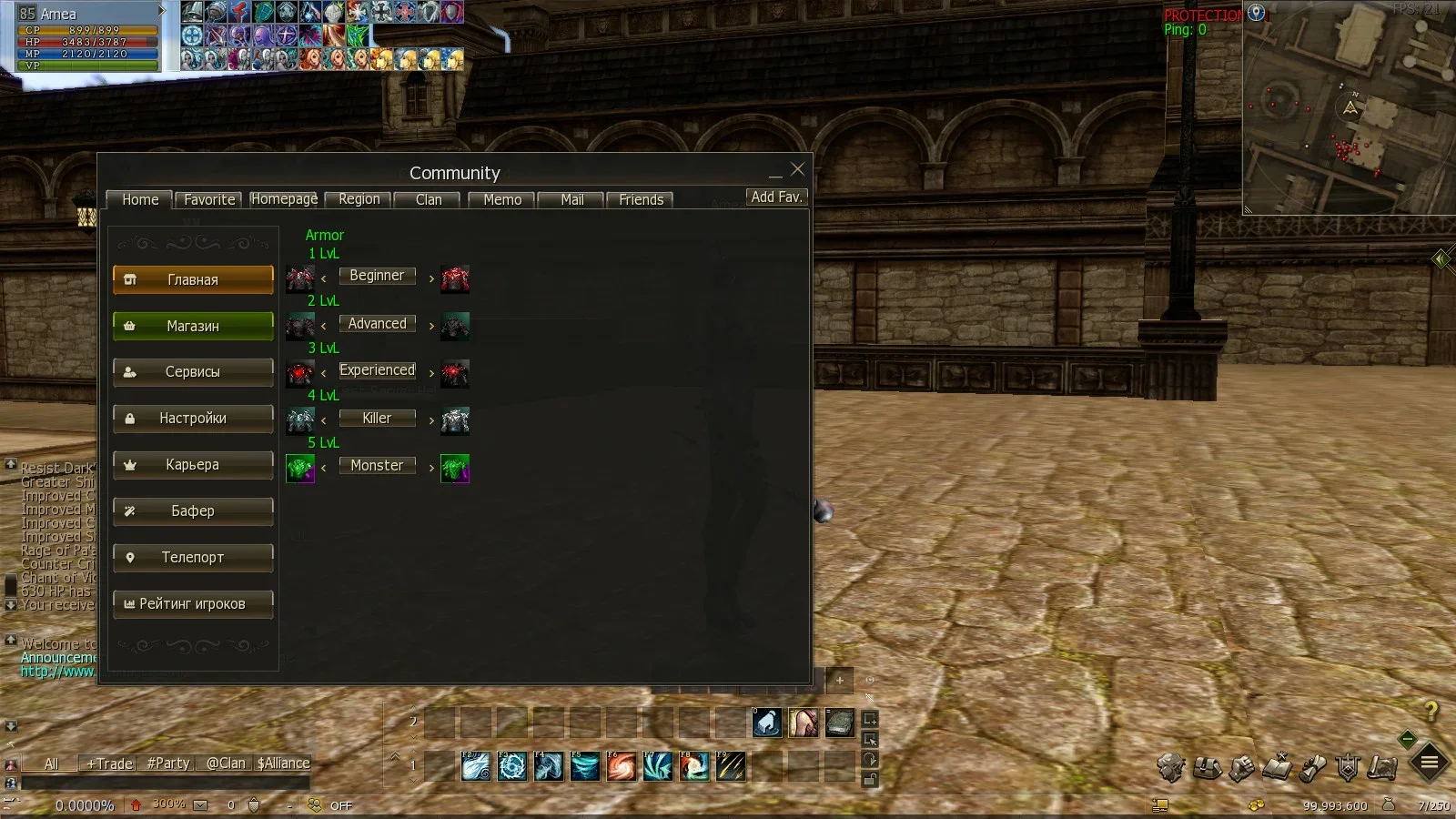Switch to the Friends tab

click(641, 200)
